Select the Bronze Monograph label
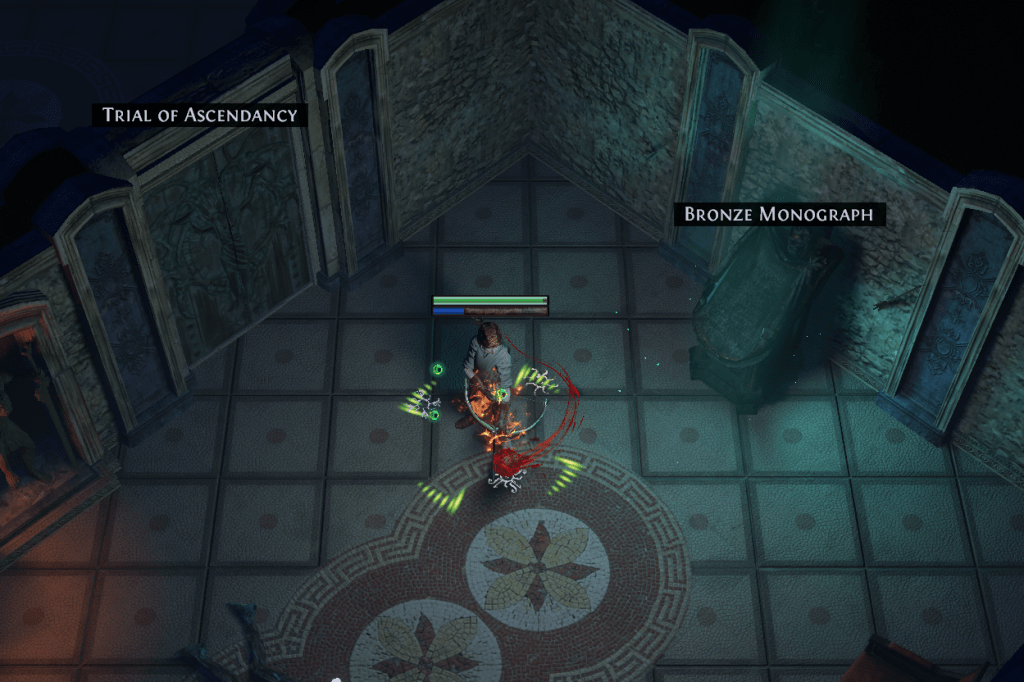 779,214
